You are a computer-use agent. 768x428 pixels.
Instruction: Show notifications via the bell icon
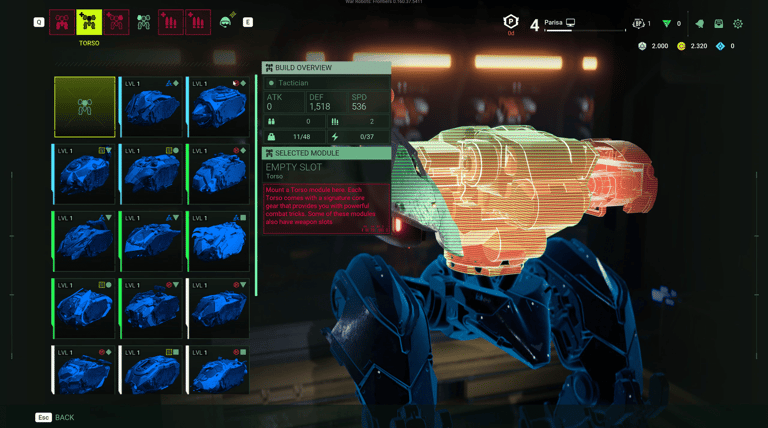click(699, 23)
